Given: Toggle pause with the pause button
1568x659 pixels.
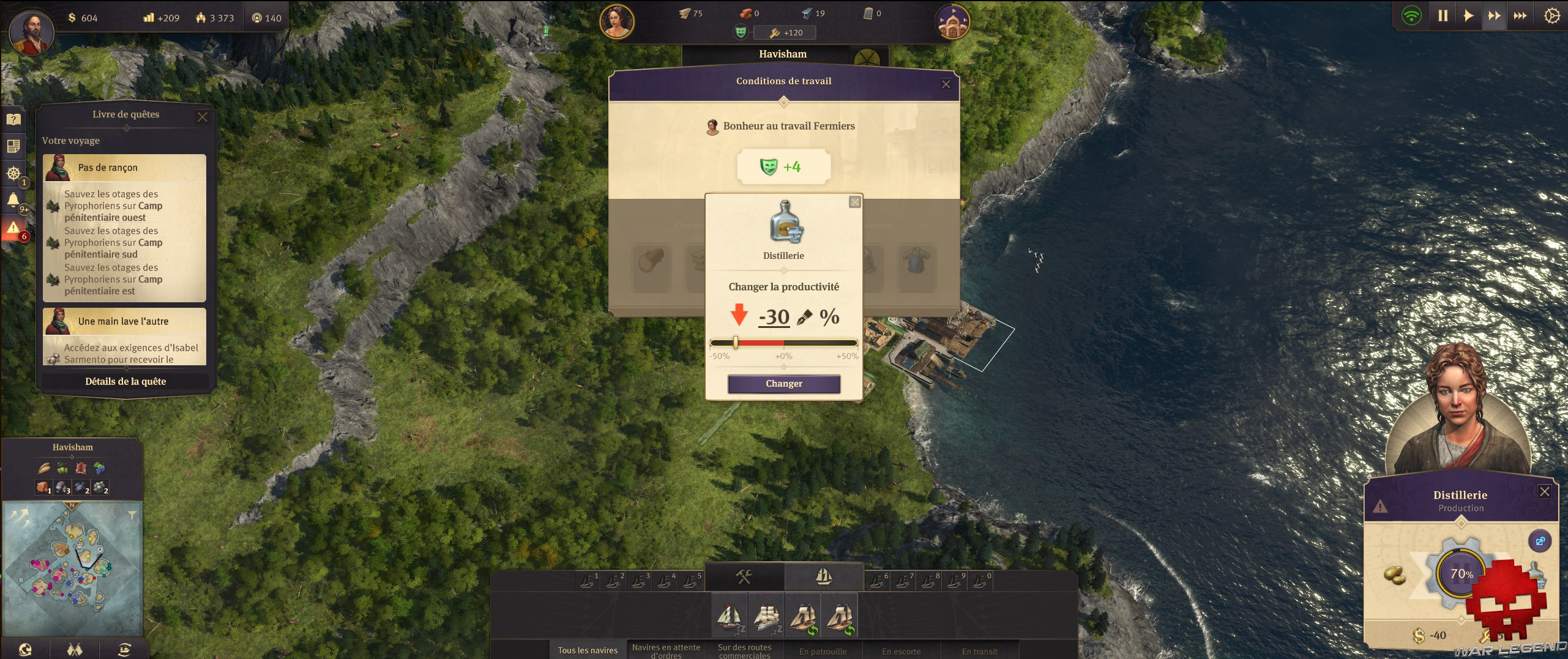Looking at the screenshot, I should click(1444, 16).
